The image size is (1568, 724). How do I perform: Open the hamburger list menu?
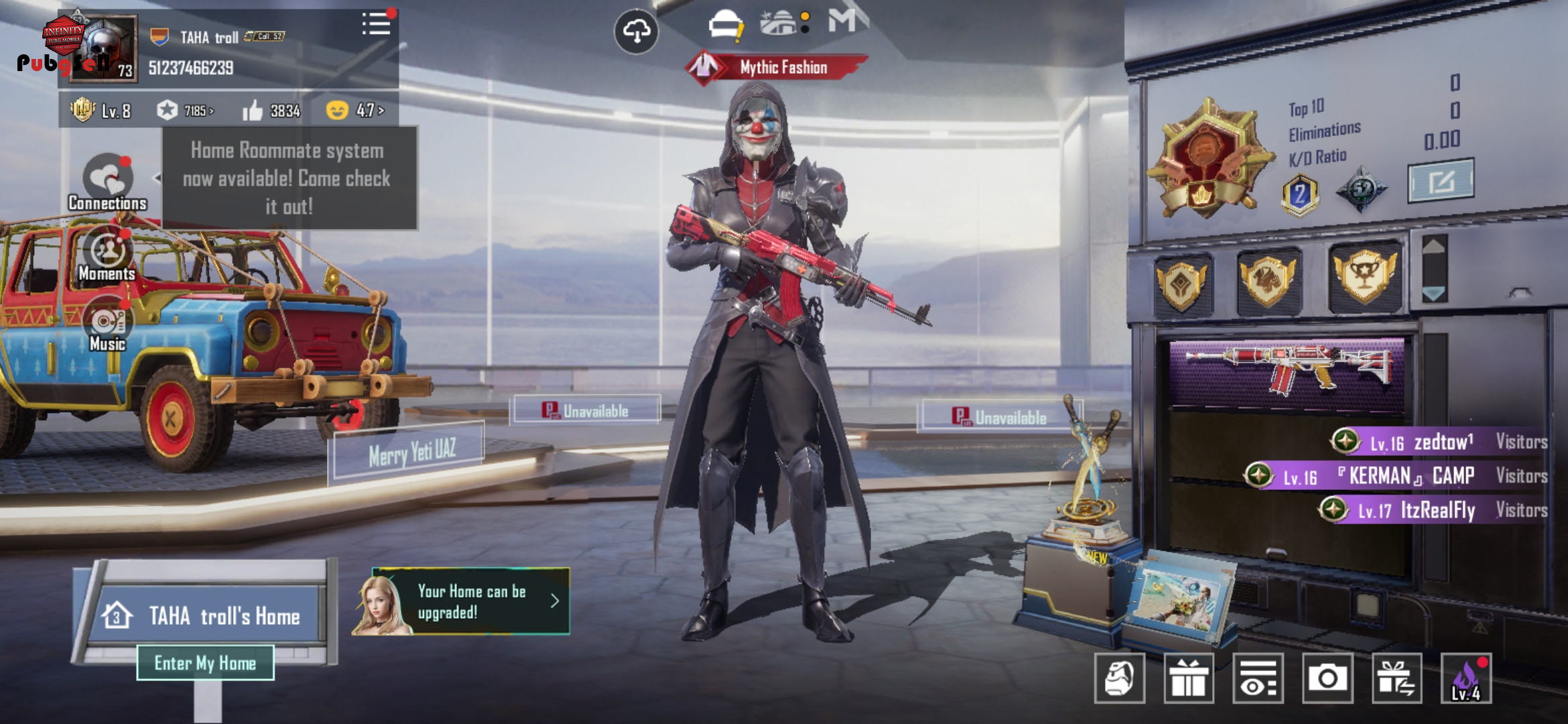[x=377, y=24]
